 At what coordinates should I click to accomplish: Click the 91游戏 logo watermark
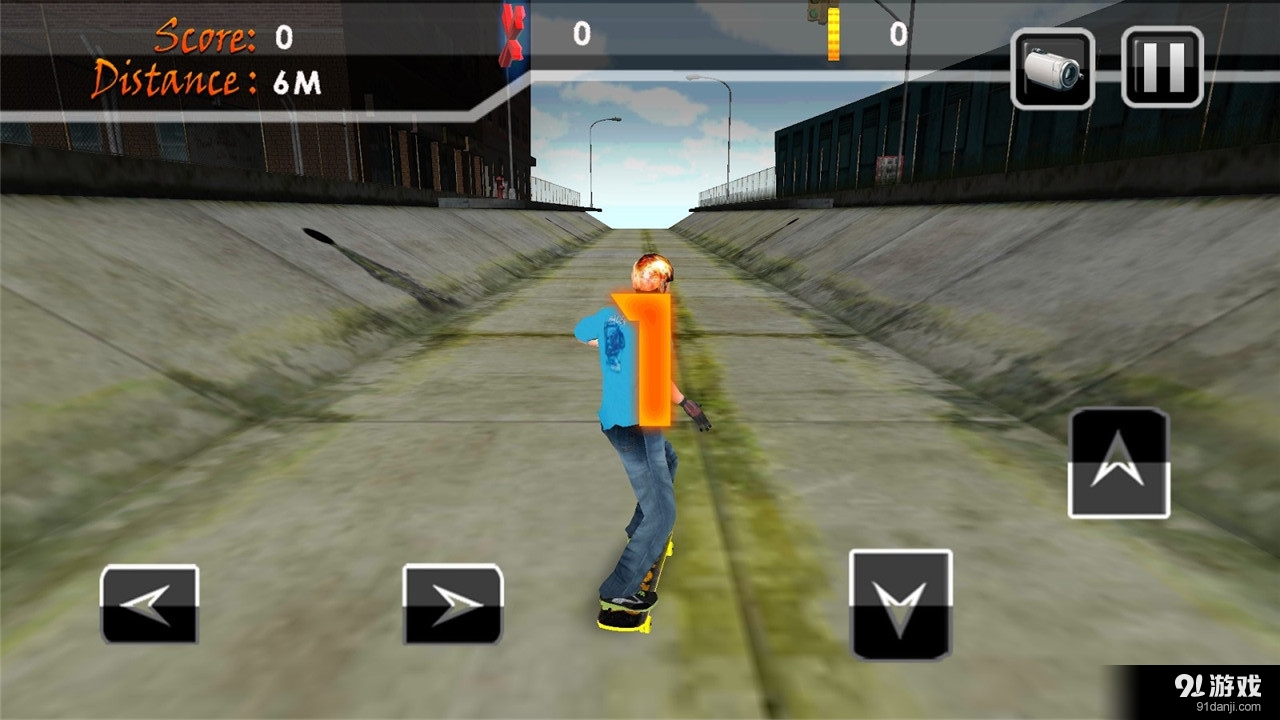(1220, 683)
